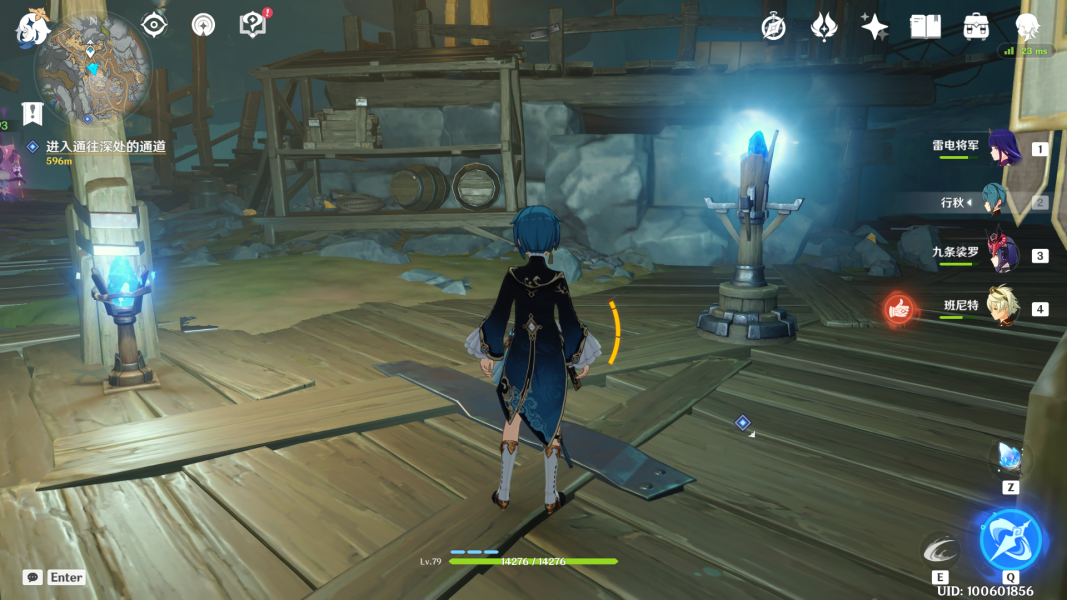Open the four-point star wish icon
This screenshot has width=1067, height=600.
tap(875, 27)
